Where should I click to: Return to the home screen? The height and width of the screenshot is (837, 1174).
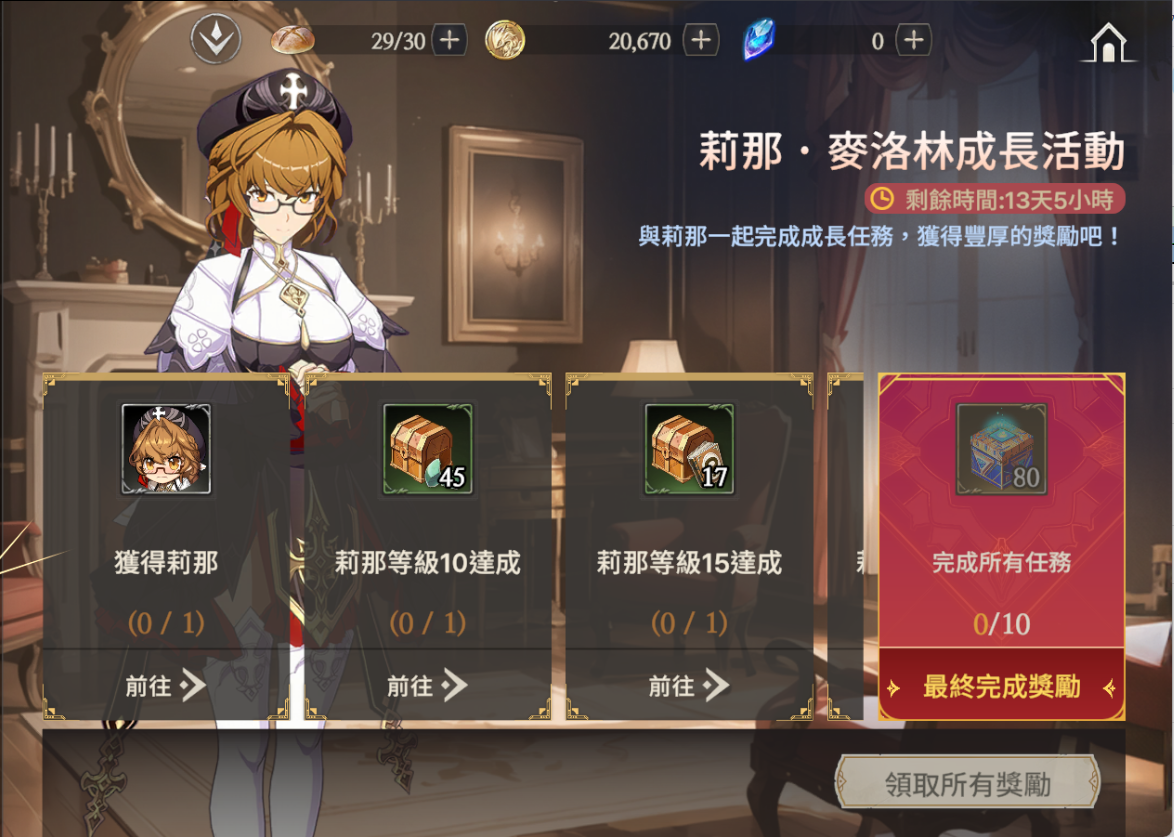1107,42
